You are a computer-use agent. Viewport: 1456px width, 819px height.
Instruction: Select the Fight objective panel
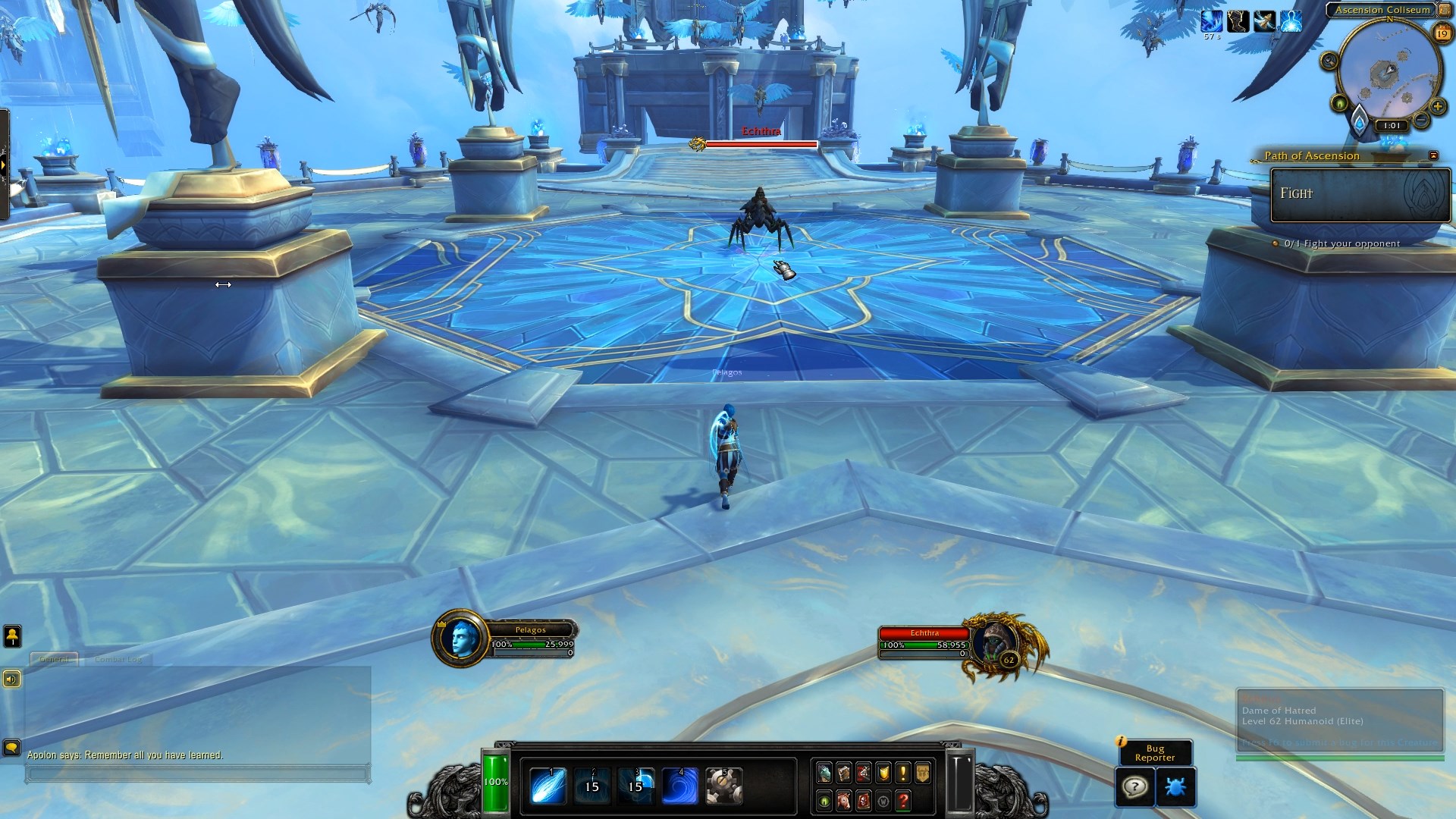(1360, 195)
